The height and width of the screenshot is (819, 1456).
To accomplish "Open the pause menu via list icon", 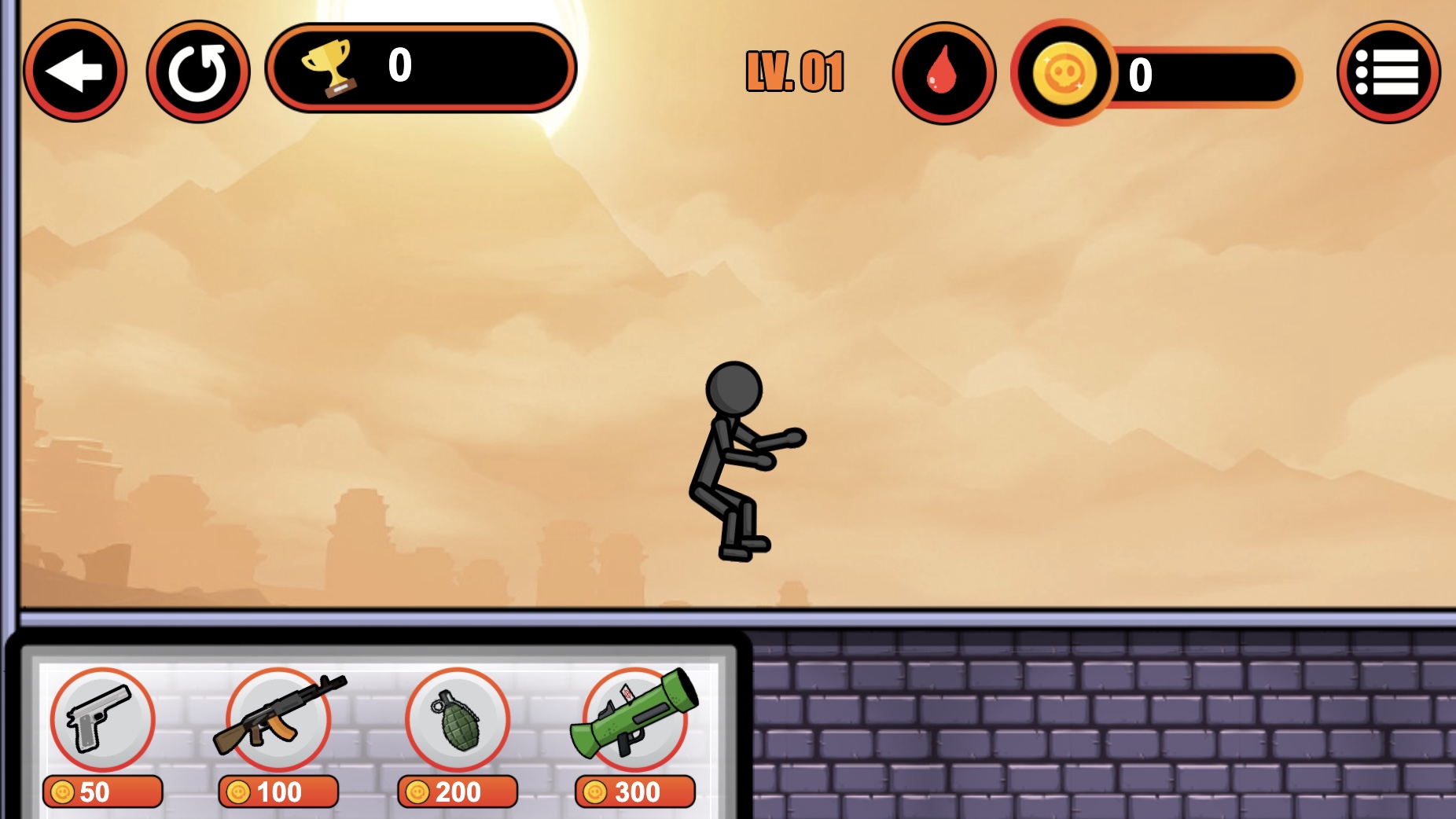I will click(1388, 71).
